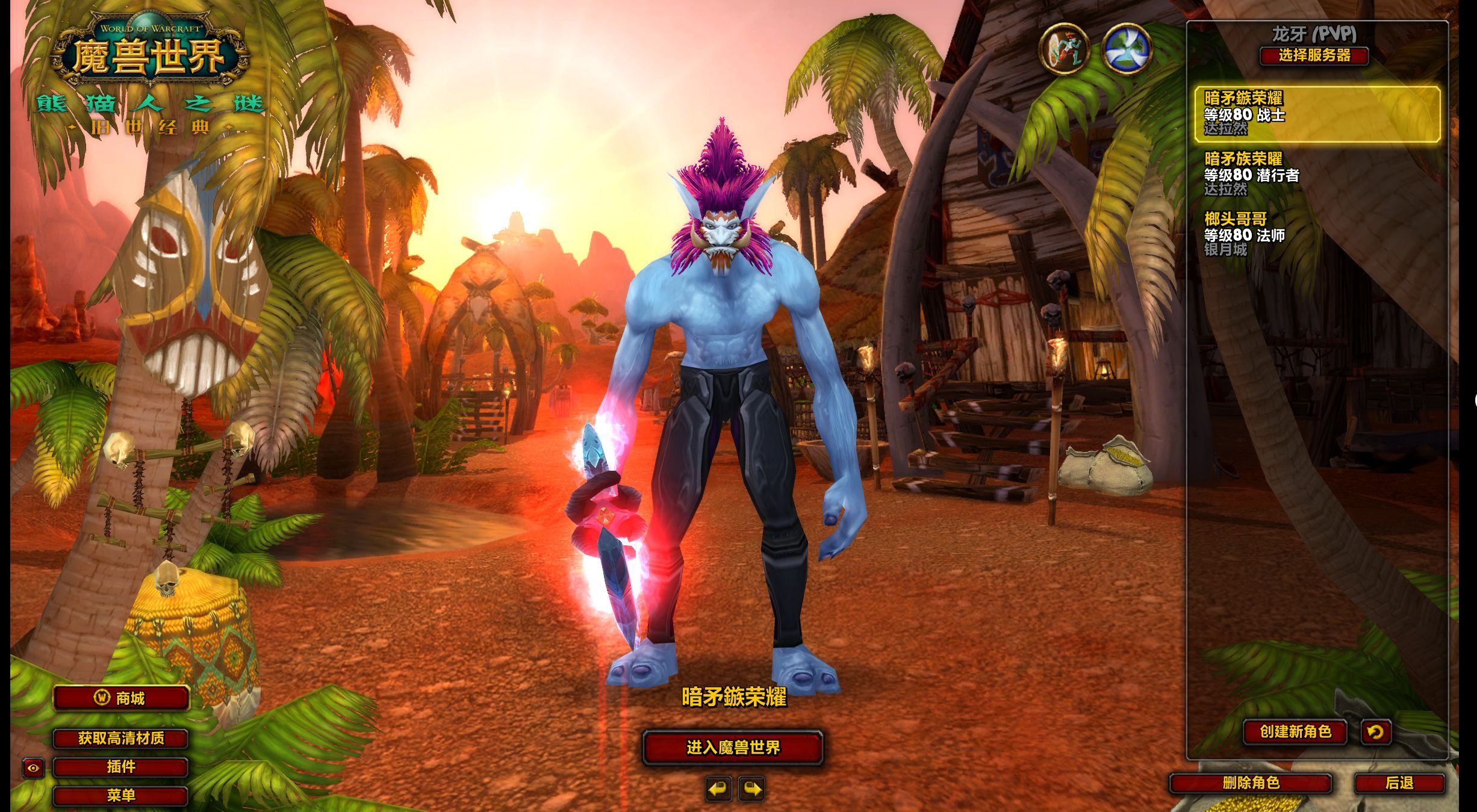Go back with the 后退 button
The height and width of the screenshot is (812, 1477).
pos(1399,783)
